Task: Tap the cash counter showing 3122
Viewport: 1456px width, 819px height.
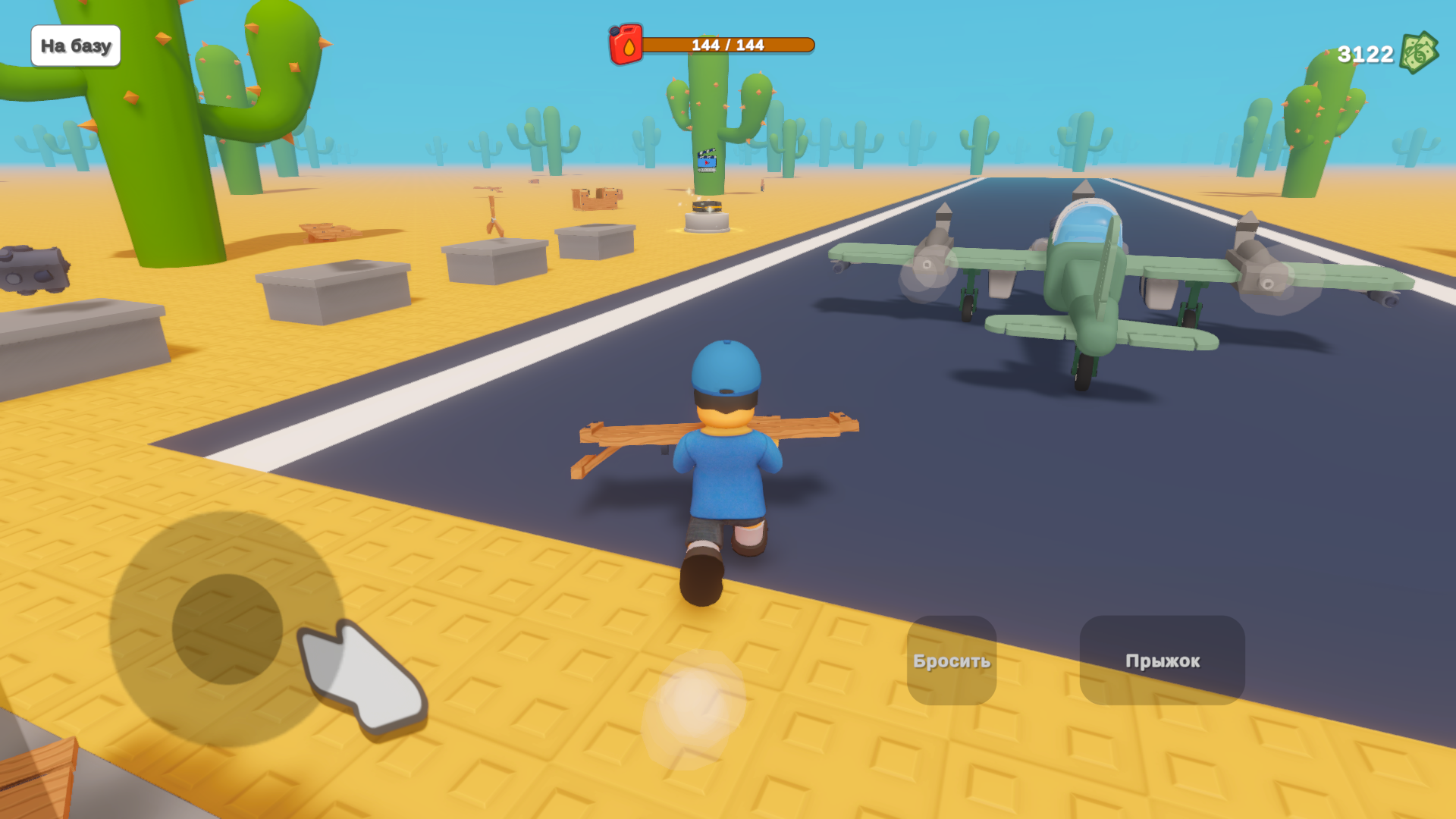Action: click(1365, 52)
